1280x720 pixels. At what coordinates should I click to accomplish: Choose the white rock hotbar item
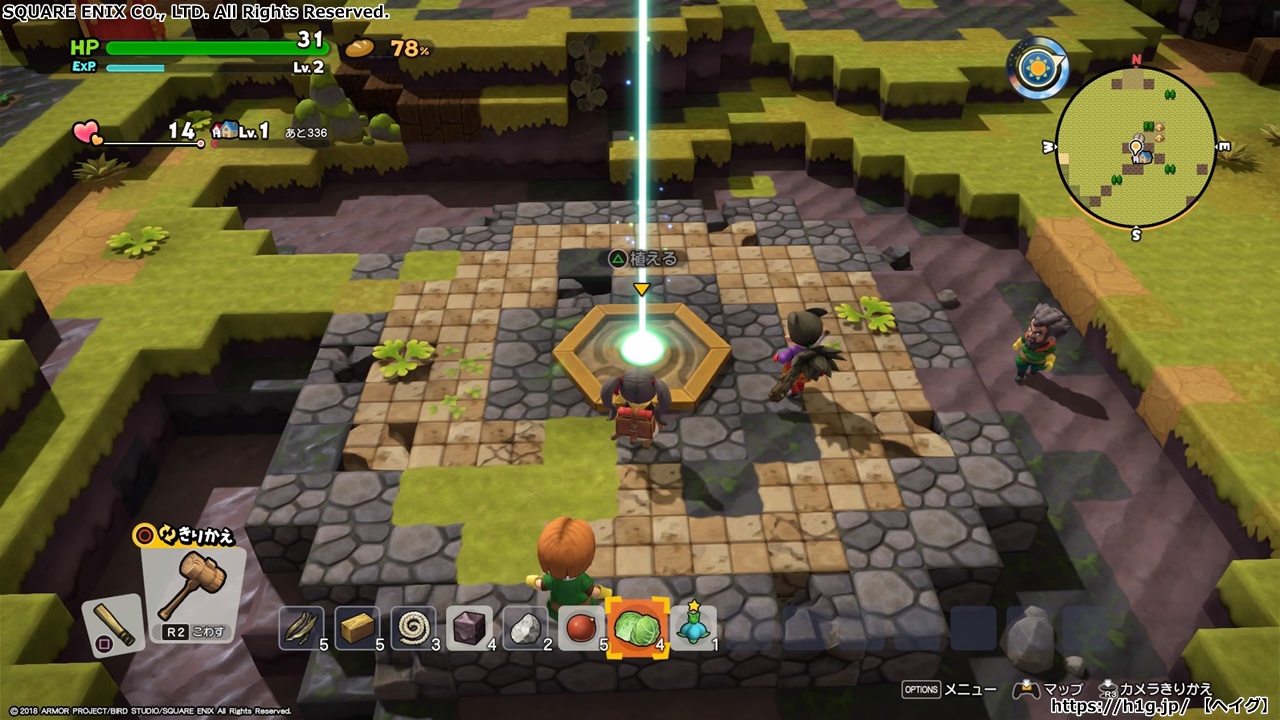pyautogui.click(x=526, y=627)
